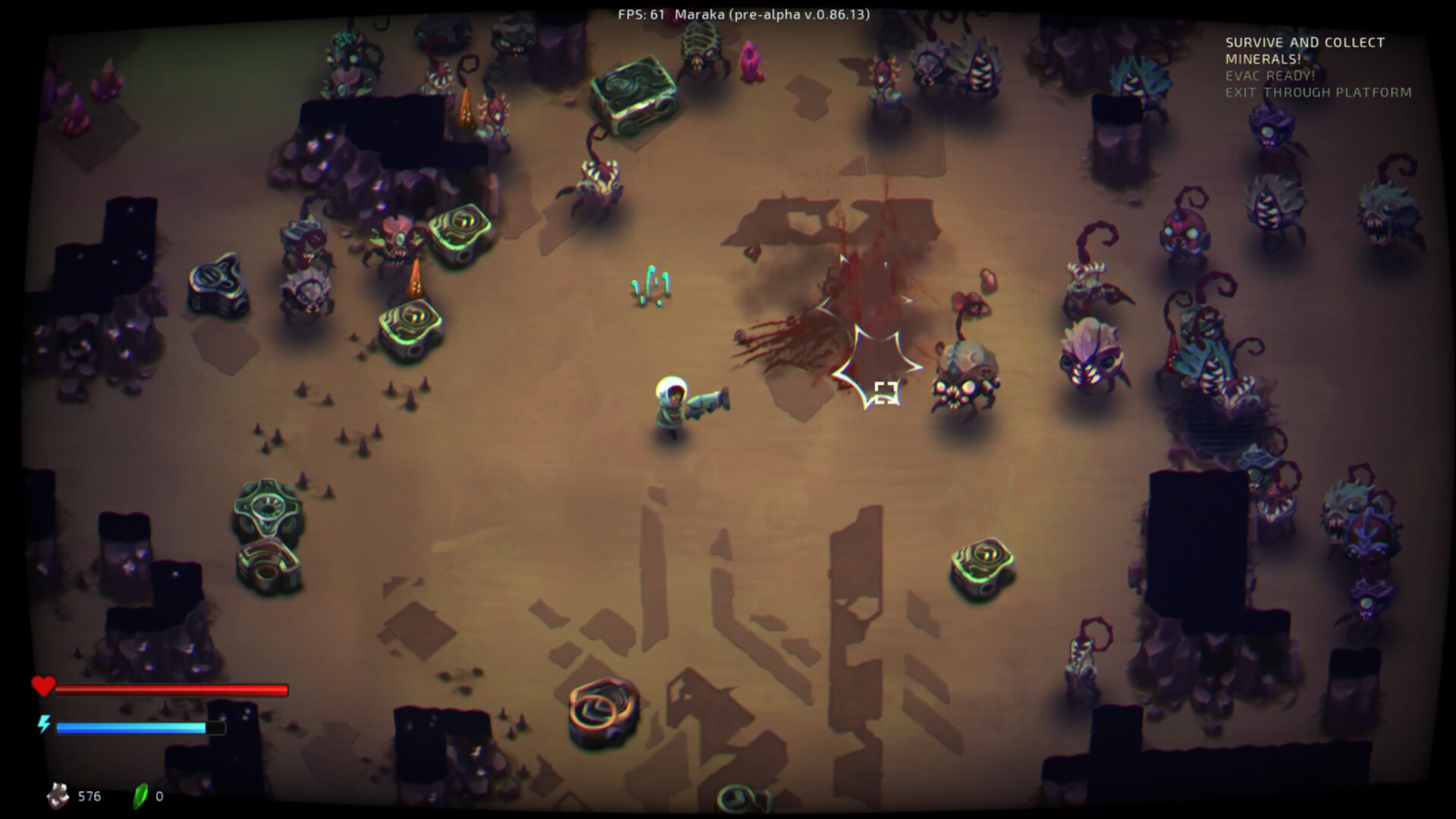Viewport: 1456px width, 819px height.
Task: Click the lightning bolt energy icon
Action: 43,724
